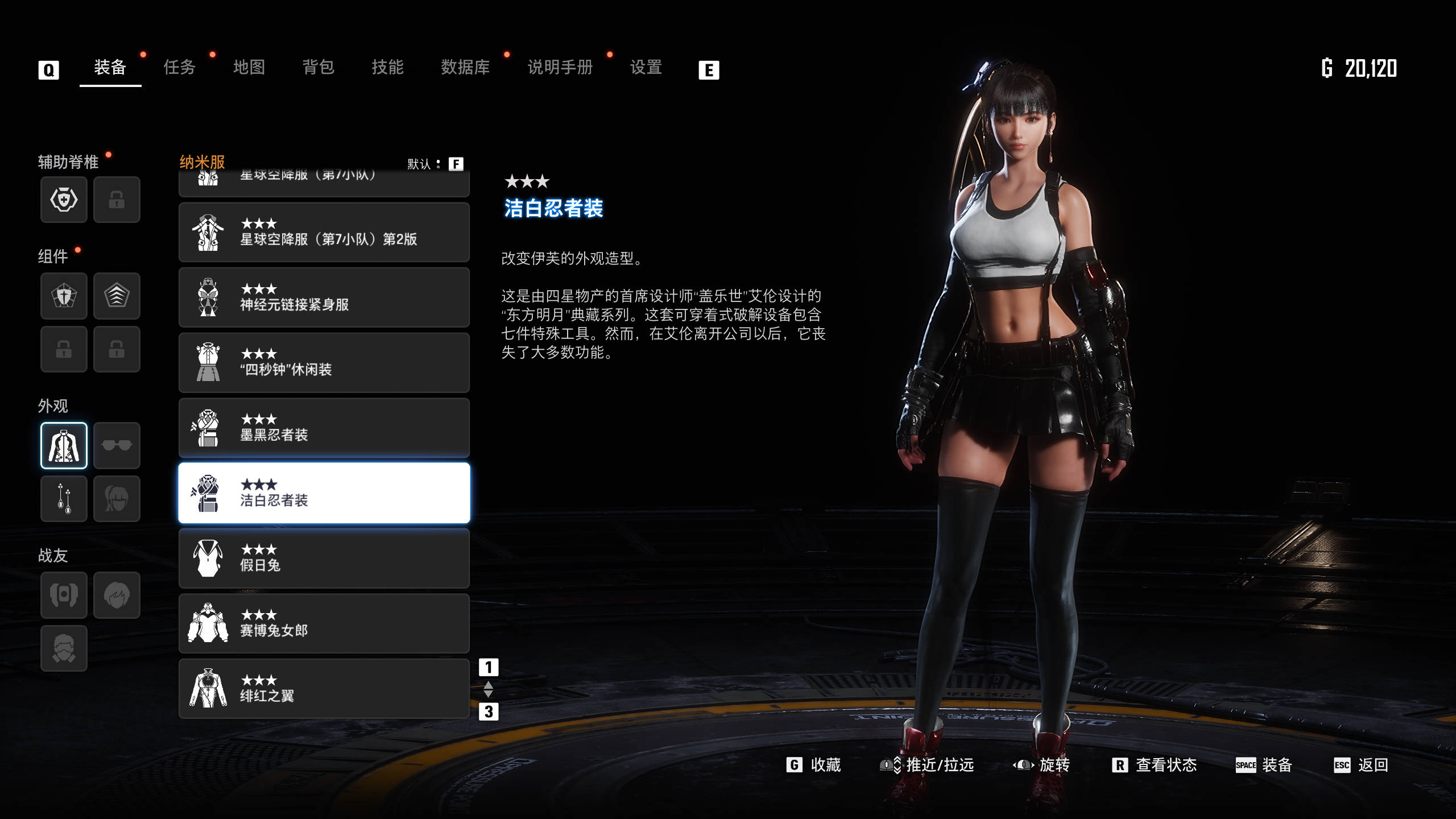This screenshot has width=1456, height=819.
Task: Select the hairstyle appearance slot
Action: [117, 499]
